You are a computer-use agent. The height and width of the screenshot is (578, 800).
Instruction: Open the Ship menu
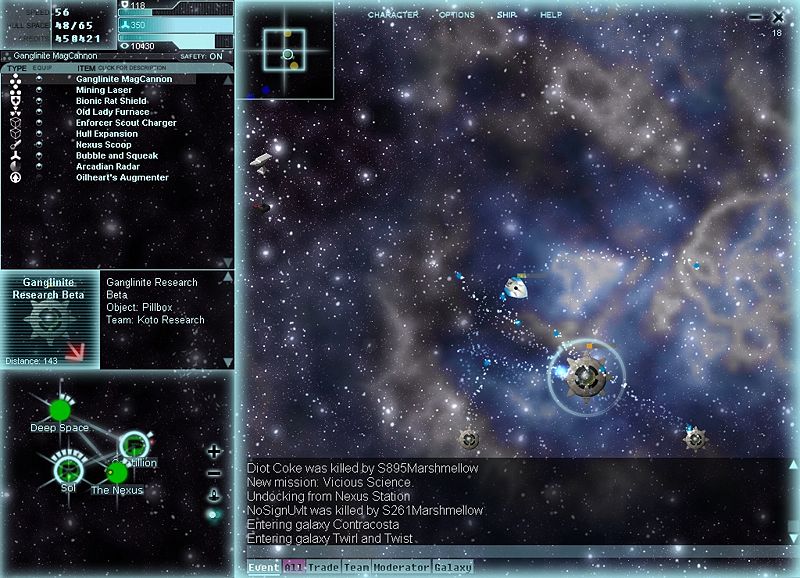pyautogui.click(x=507, y=16)
